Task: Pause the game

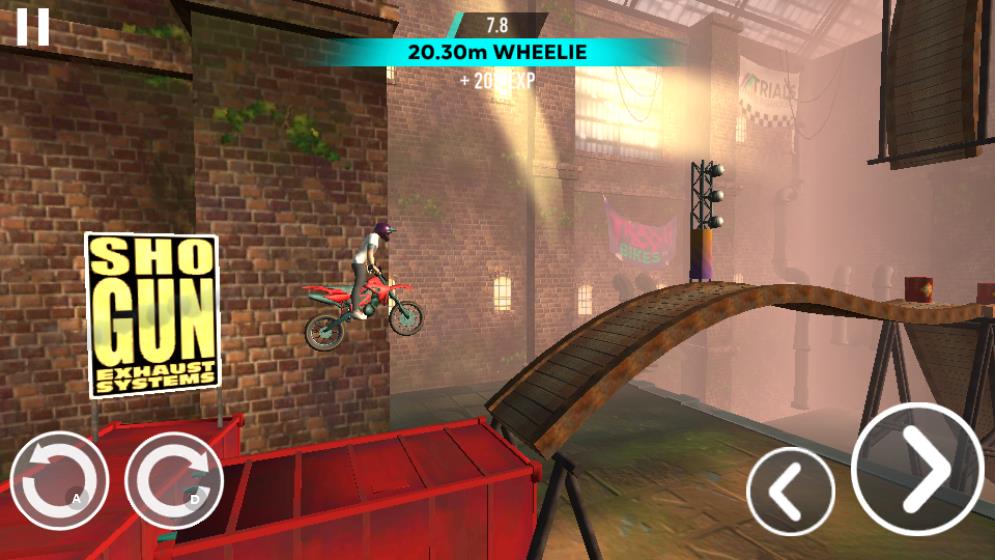Action: click(32, 27)
